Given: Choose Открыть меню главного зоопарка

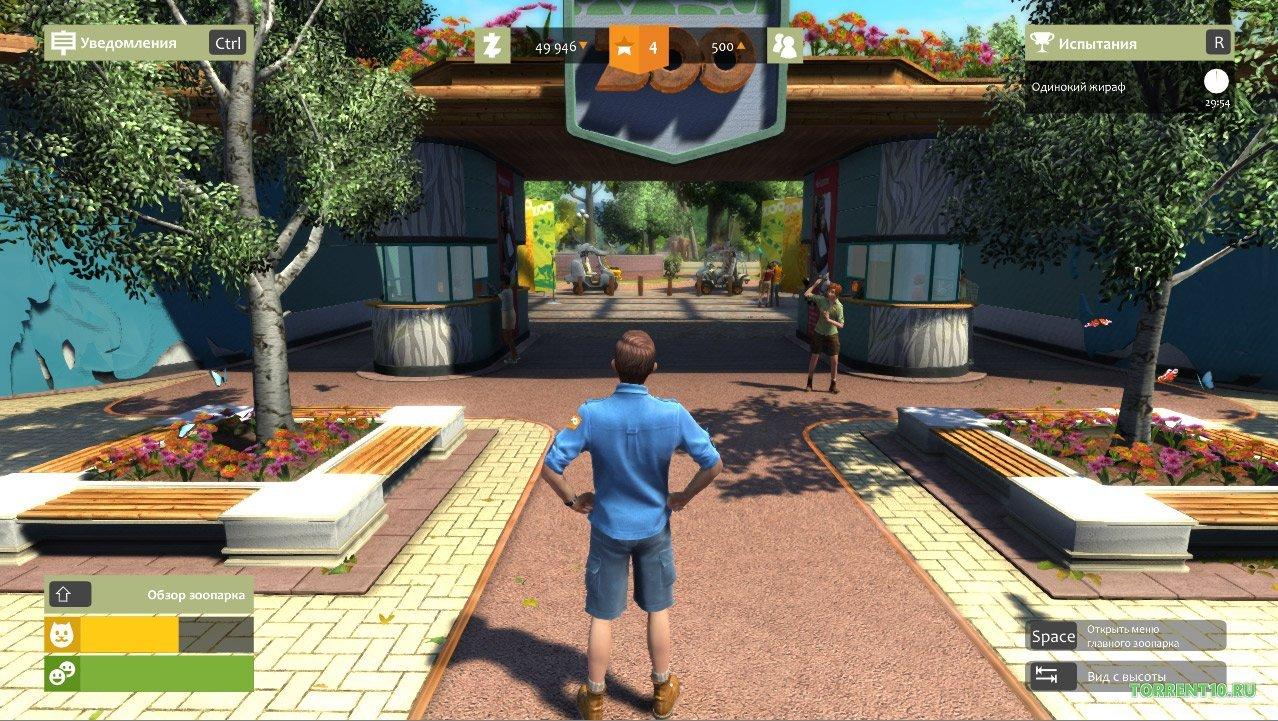Looking at the screenshot, I should (x=1126, y=636).
